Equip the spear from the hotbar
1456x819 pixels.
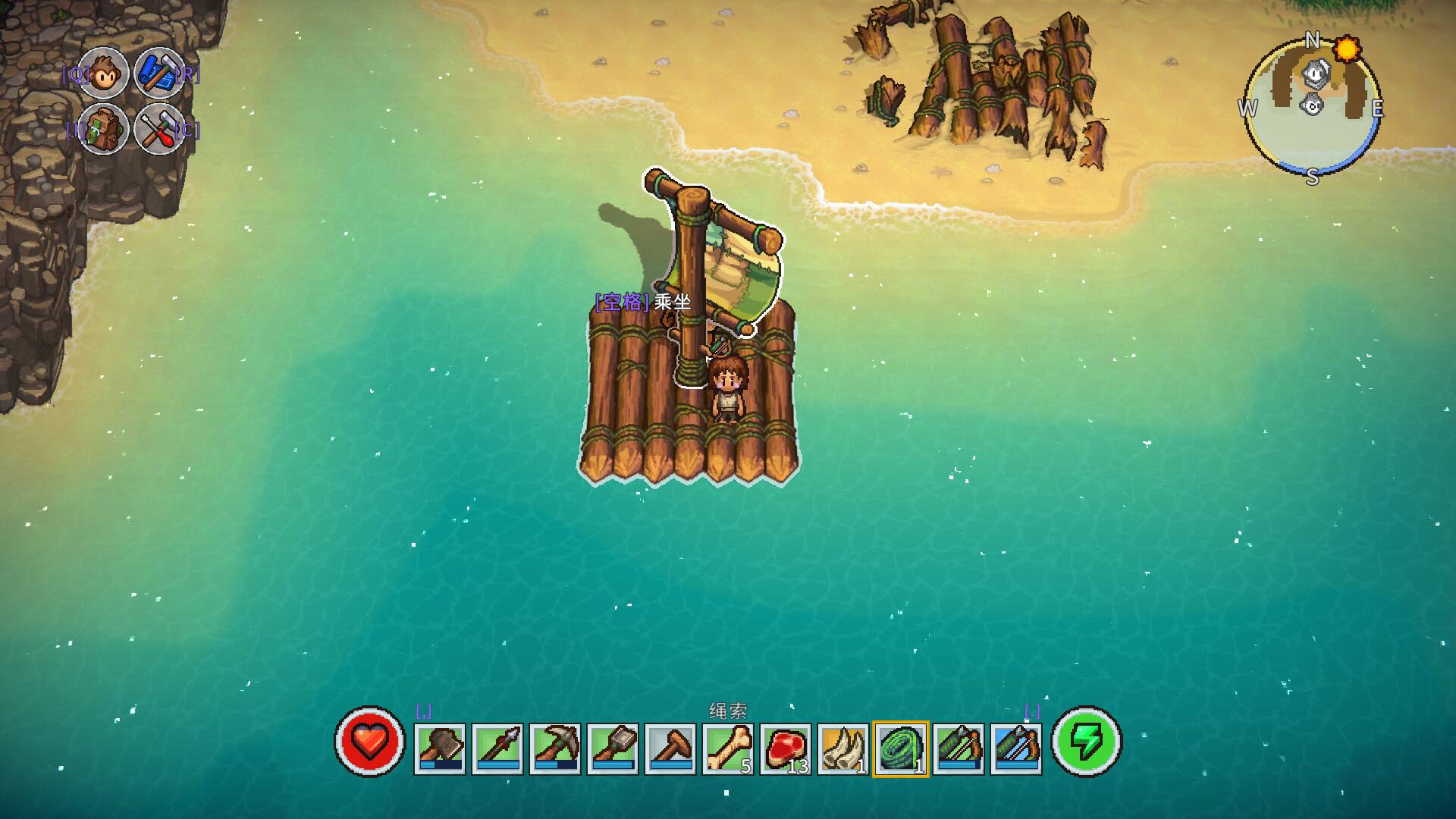coord(497,748)
